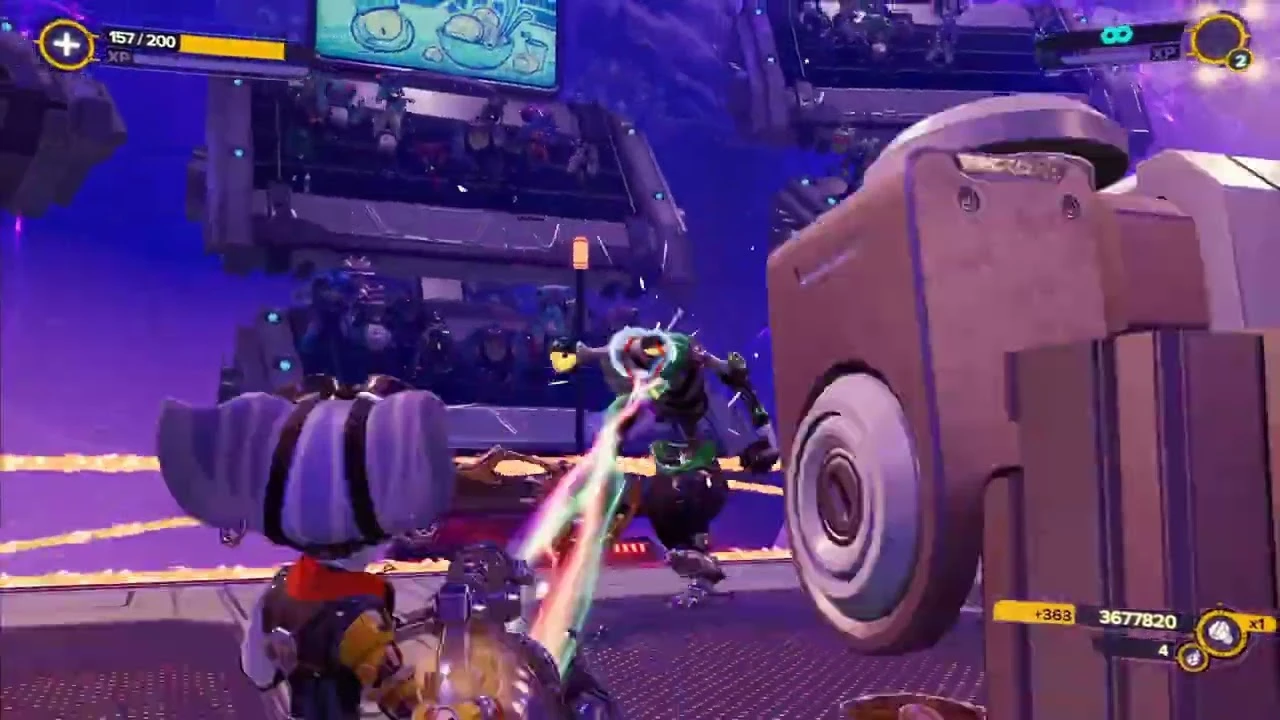Select the raritanium icon beside the count 4
Image resolution: width=1280 pixels, height=720 pixels.
tap(1194, 658)
